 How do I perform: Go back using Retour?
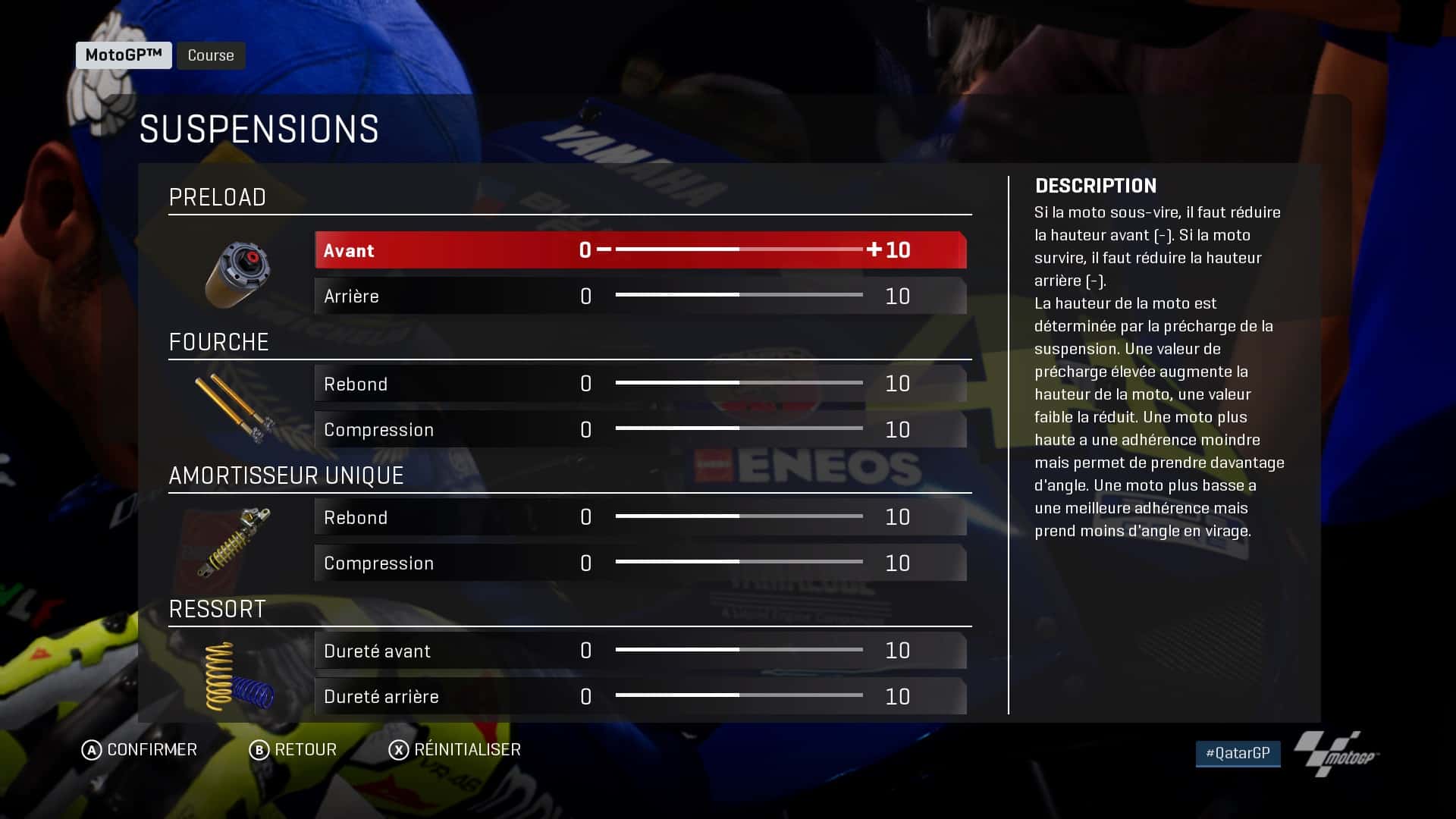pyautogui.click(x=293, y=750)
